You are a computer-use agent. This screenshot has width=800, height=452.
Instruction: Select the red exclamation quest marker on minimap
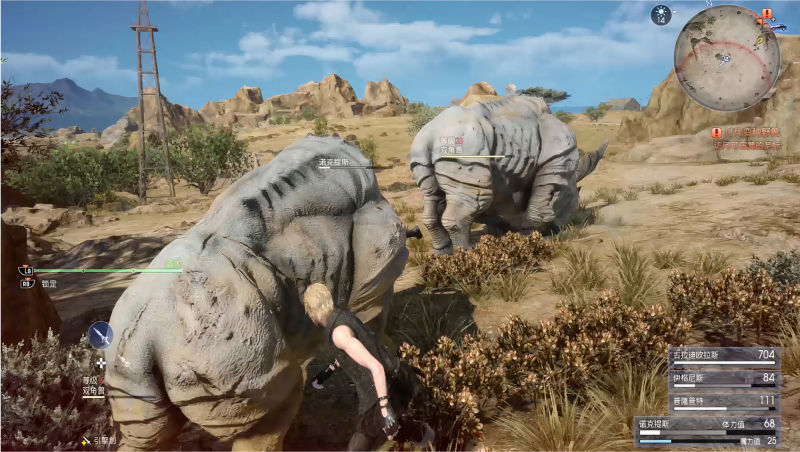coord(767,15)
